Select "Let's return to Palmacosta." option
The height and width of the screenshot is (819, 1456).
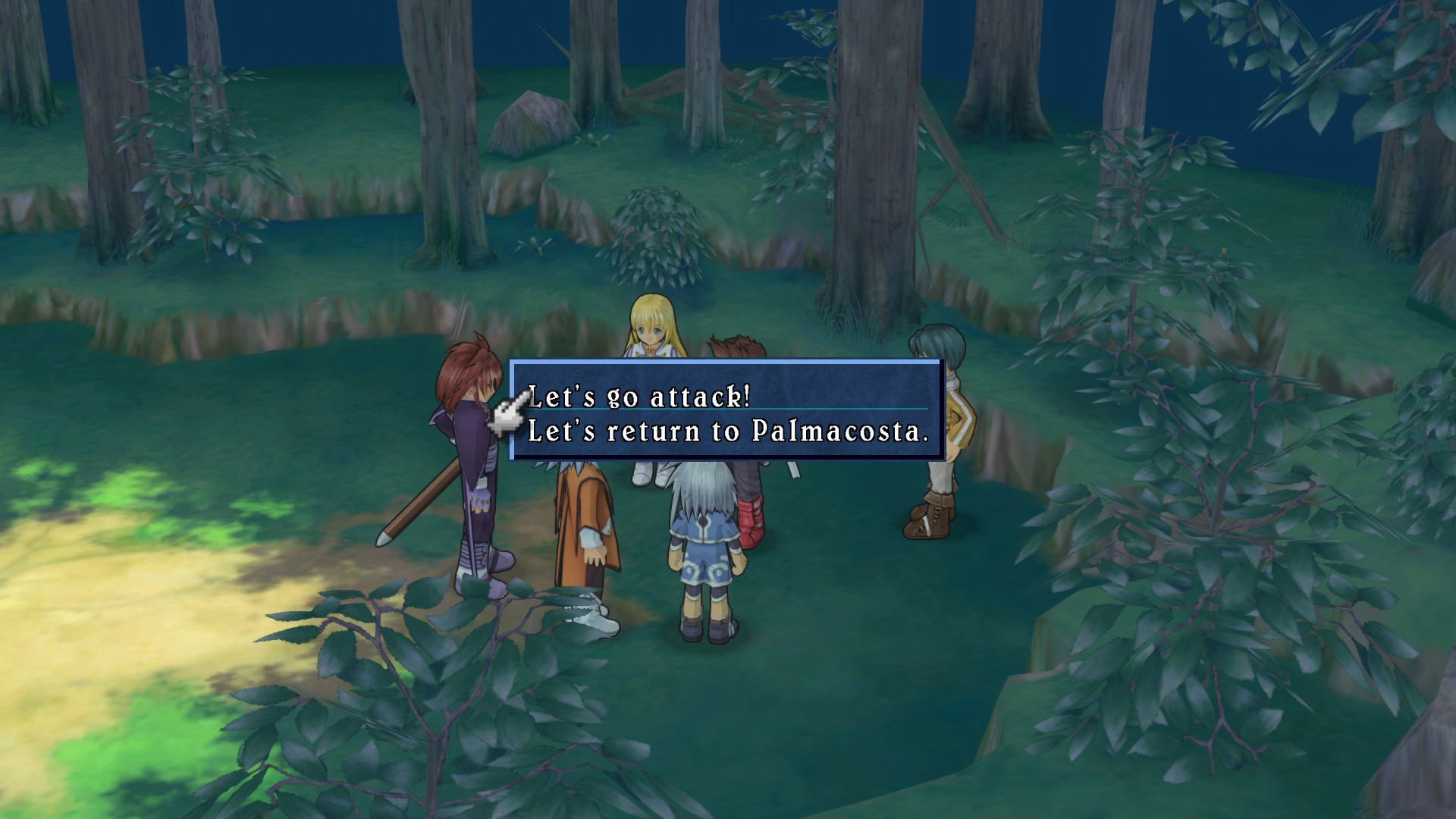click(x=727, y=431)
